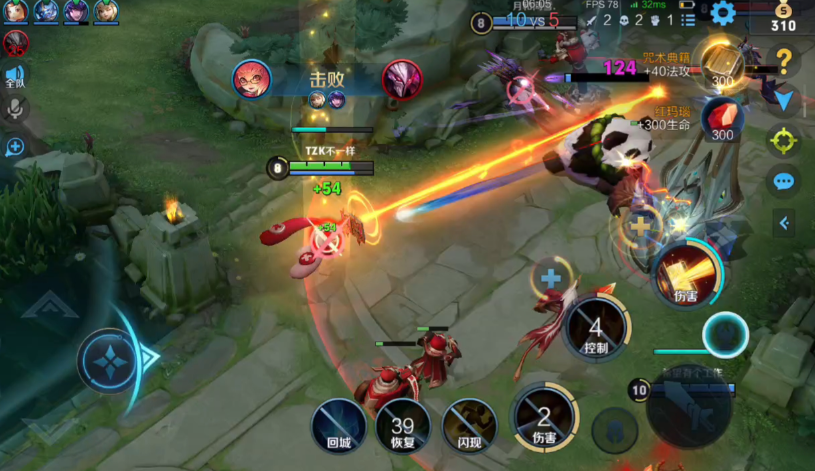Open the shop via the 310 gold pouch

pyautogui.click(x=783, y=16)
